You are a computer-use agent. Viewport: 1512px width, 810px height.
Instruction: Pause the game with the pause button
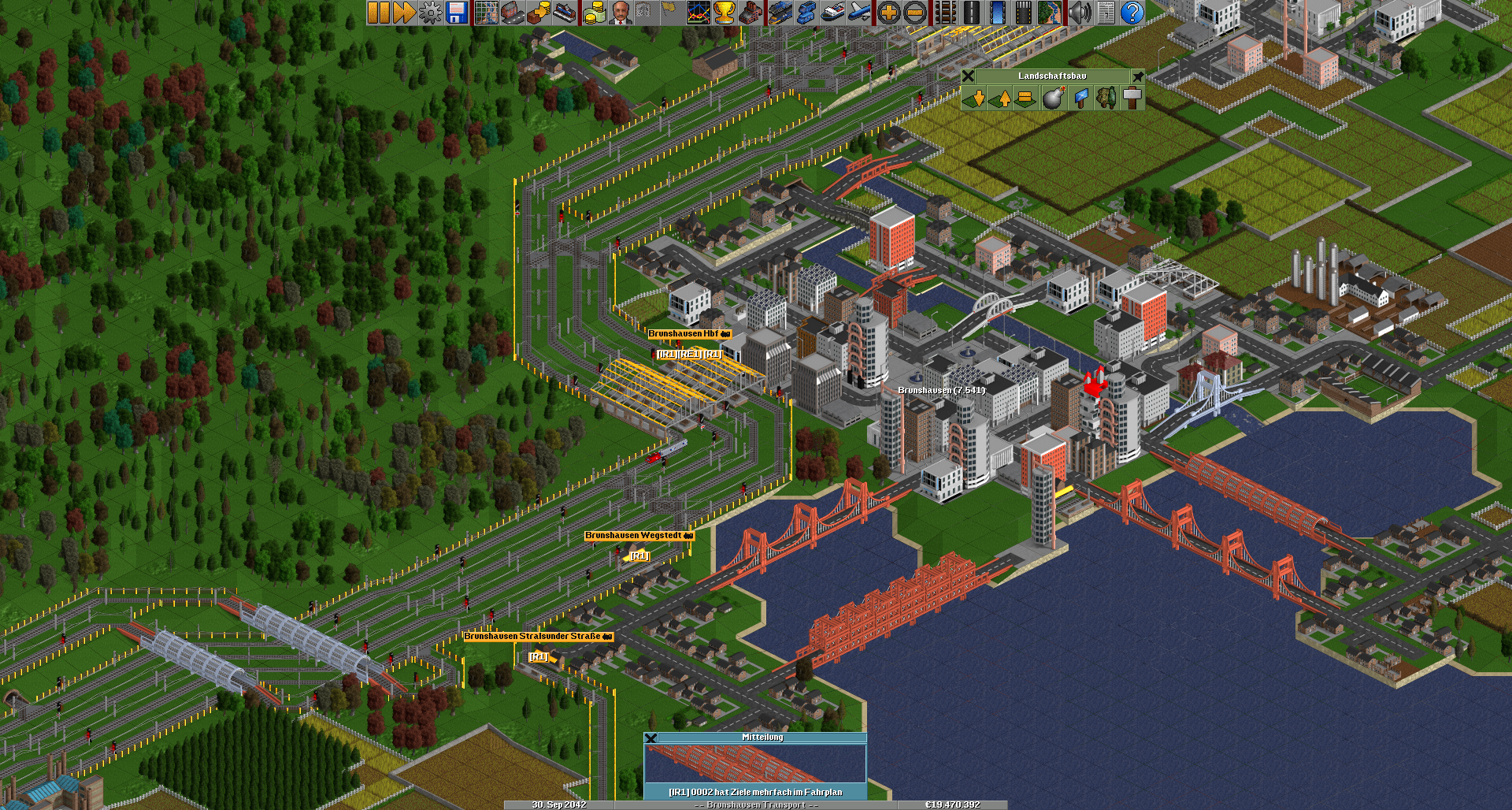coord(379,13)
